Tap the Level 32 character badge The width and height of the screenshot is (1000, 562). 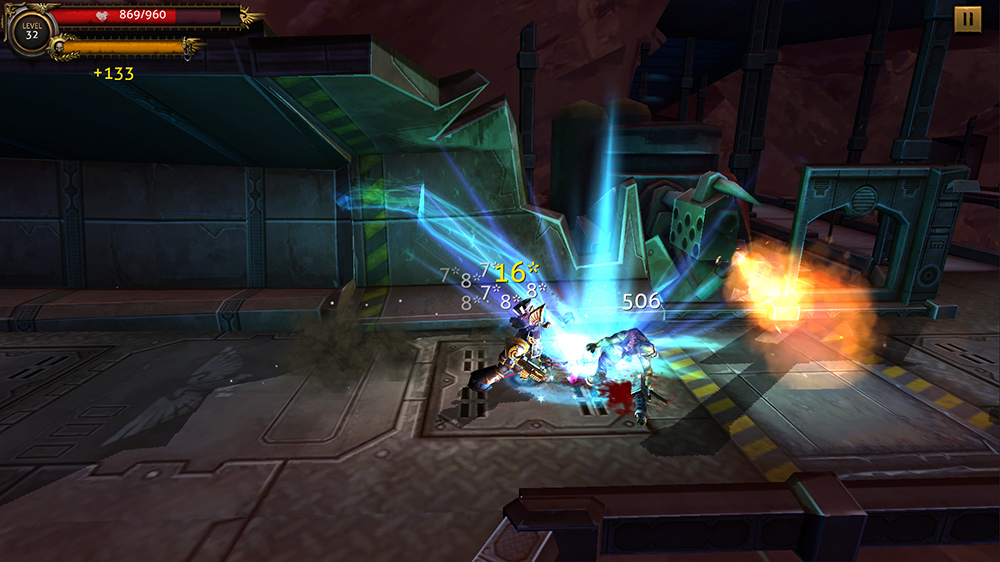pyautogui.click(x=30, y=30)
